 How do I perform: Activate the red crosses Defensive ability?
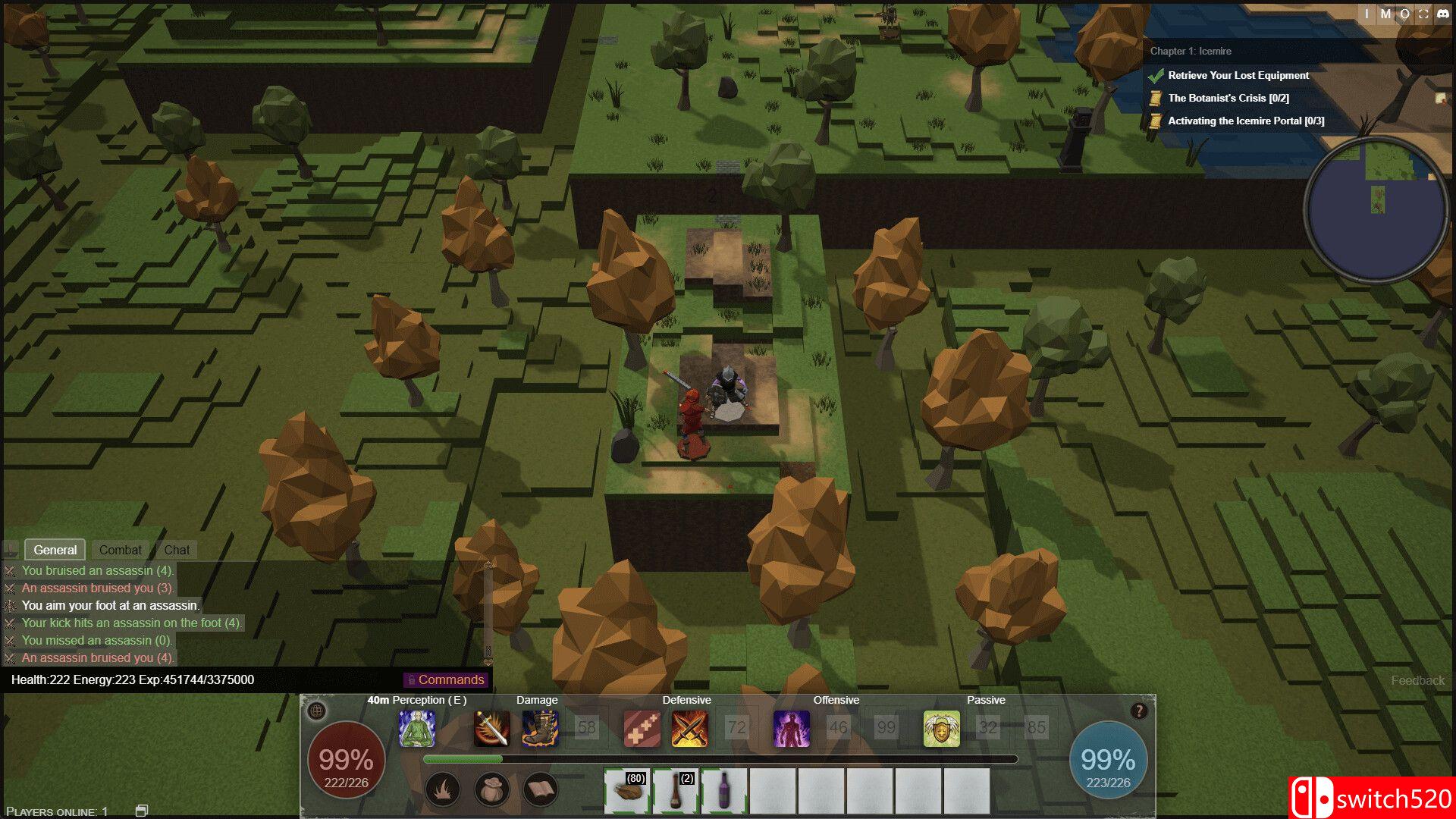642,728
